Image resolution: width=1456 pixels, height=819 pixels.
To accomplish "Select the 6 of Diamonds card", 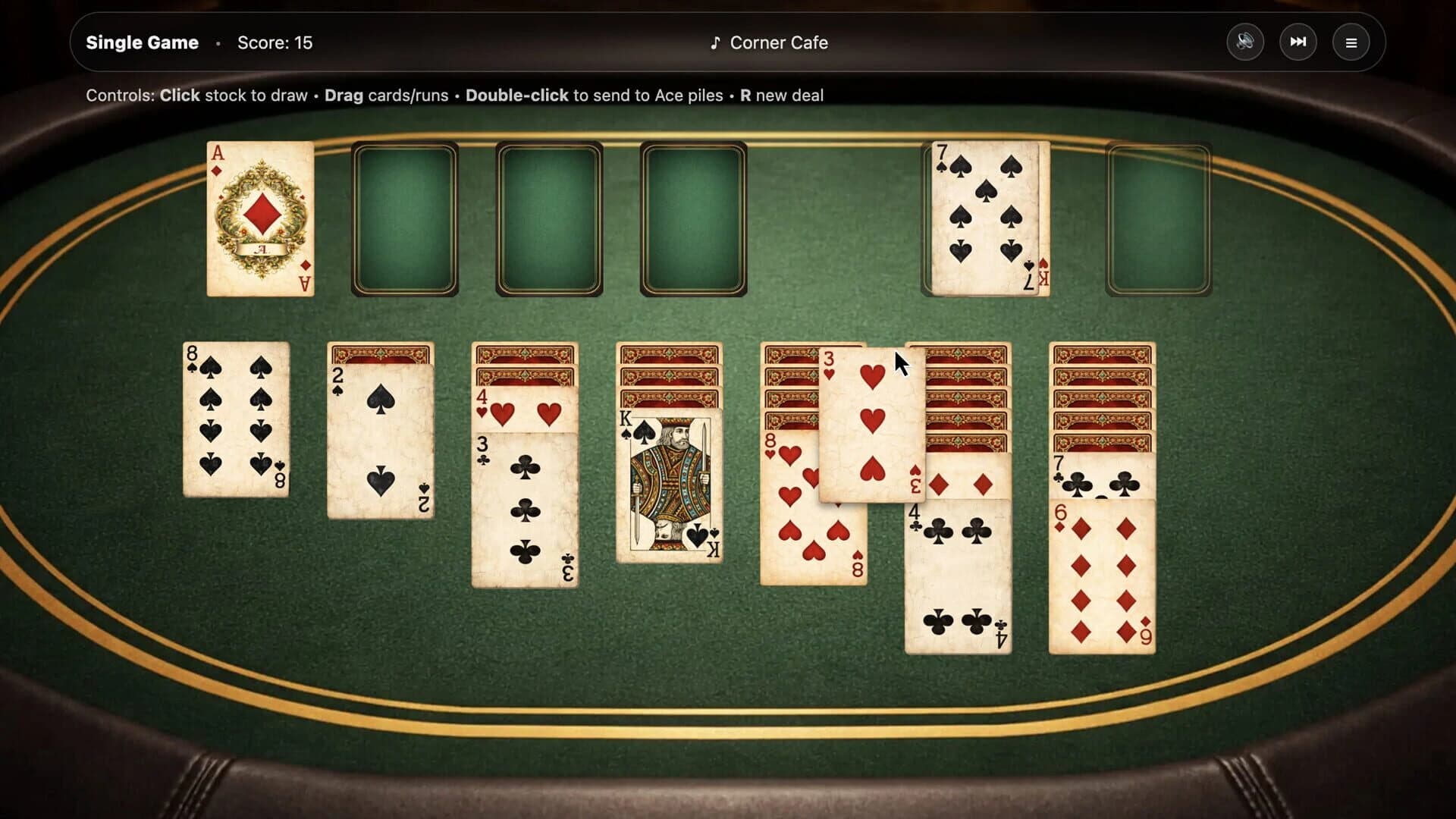I will click(x=1102, y=576).
